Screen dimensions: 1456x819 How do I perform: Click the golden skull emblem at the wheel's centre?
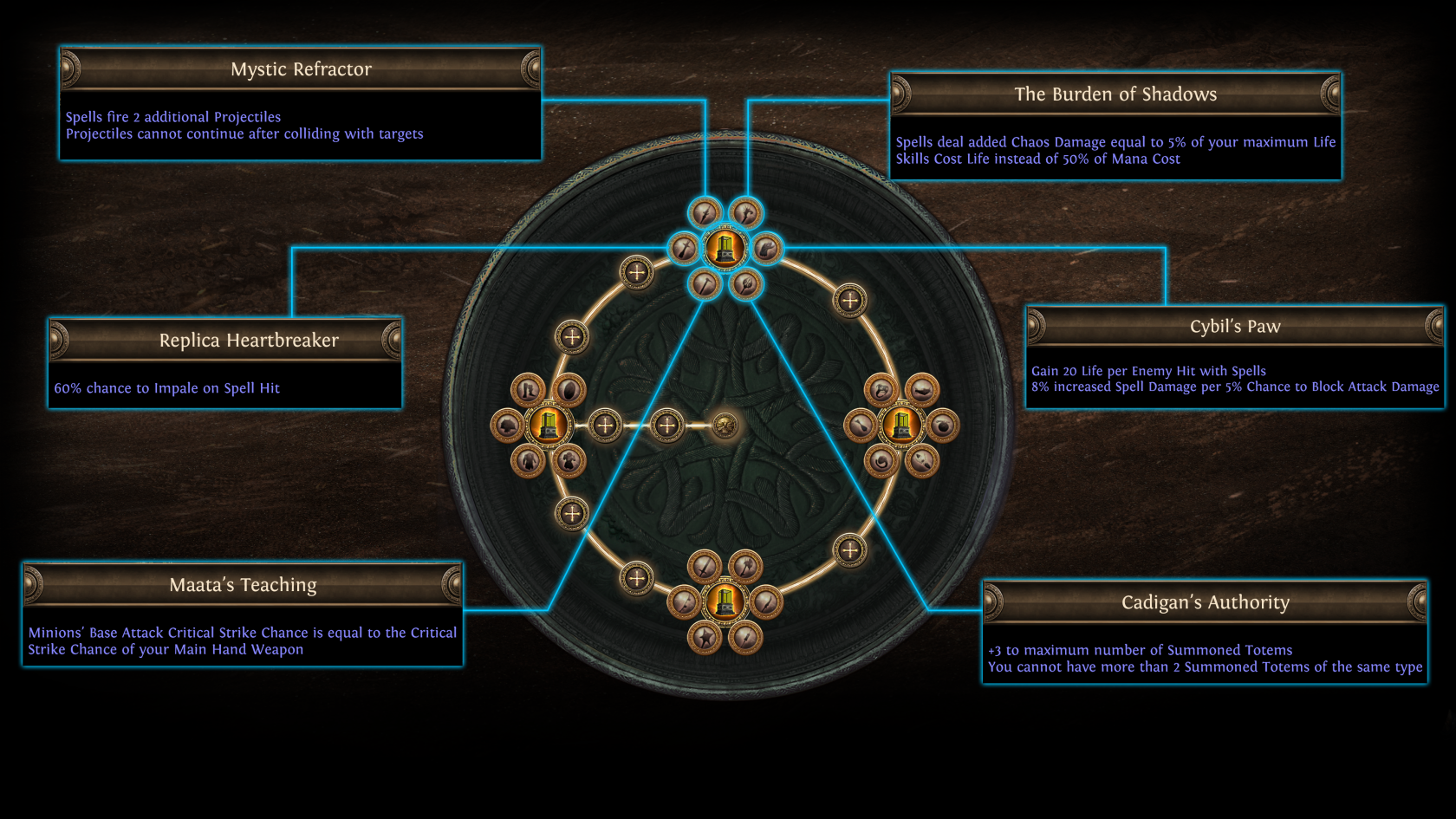[x=725, y=426]
